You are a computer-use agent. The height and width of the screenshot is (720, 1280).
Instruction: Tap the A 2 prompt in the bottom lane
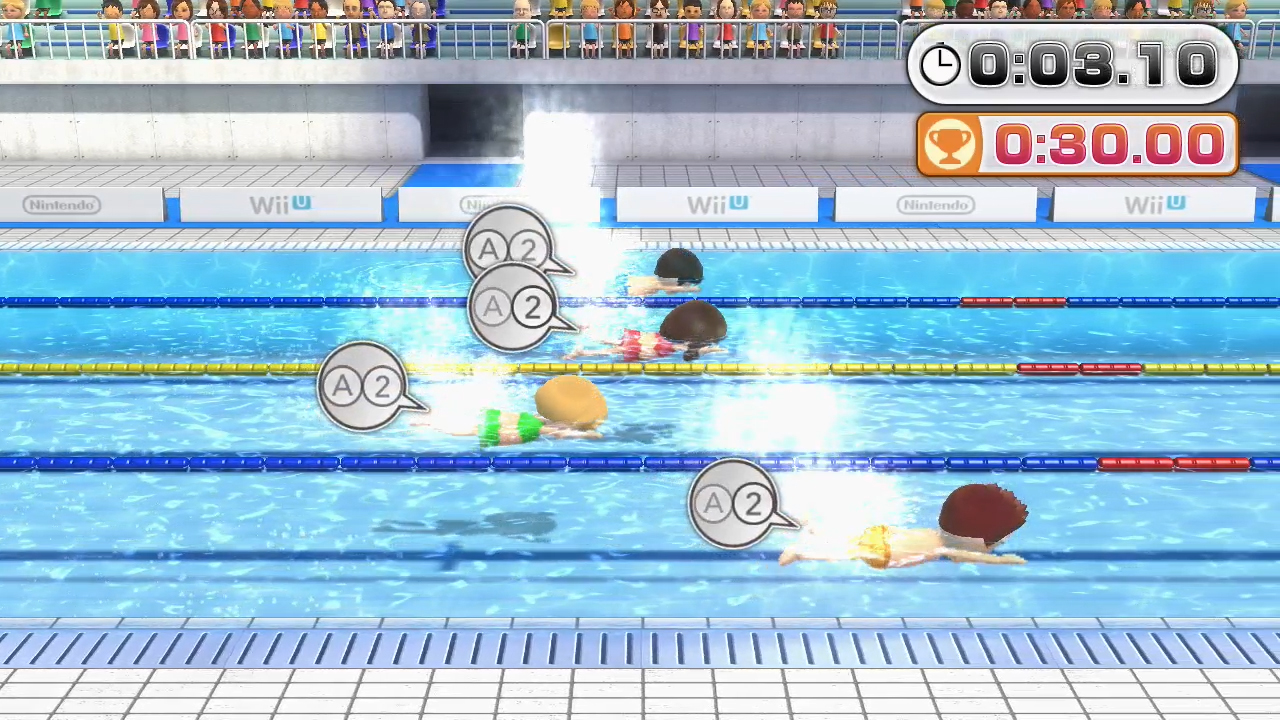point(737,505)
